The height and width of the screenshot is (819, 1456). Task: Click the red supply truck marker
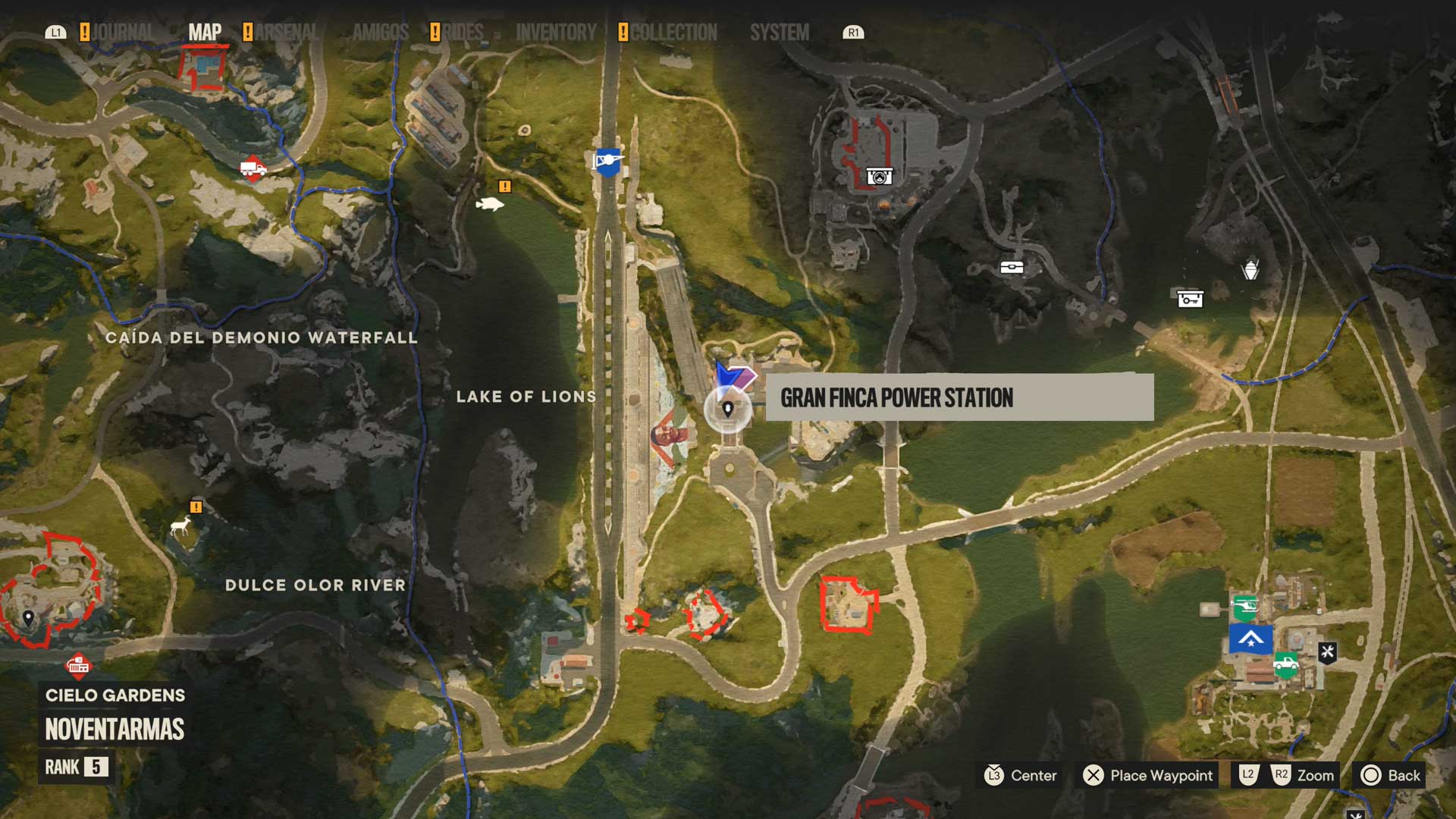pos(253,168)
